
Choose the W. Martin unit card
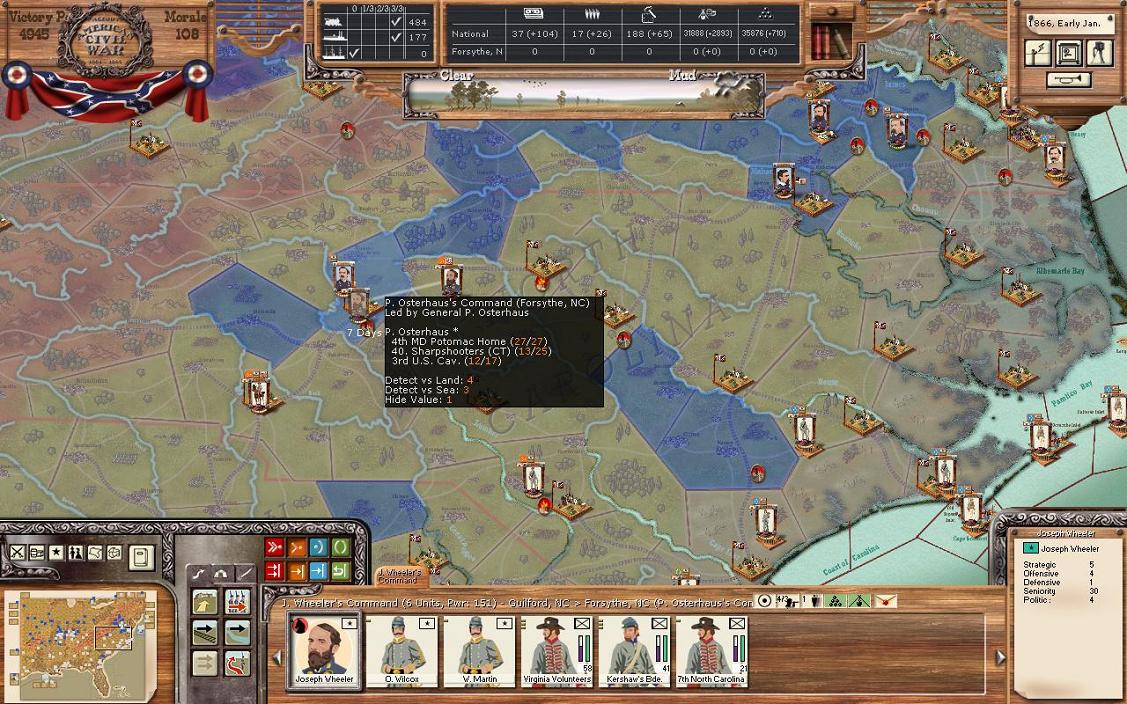coord(479,650)
